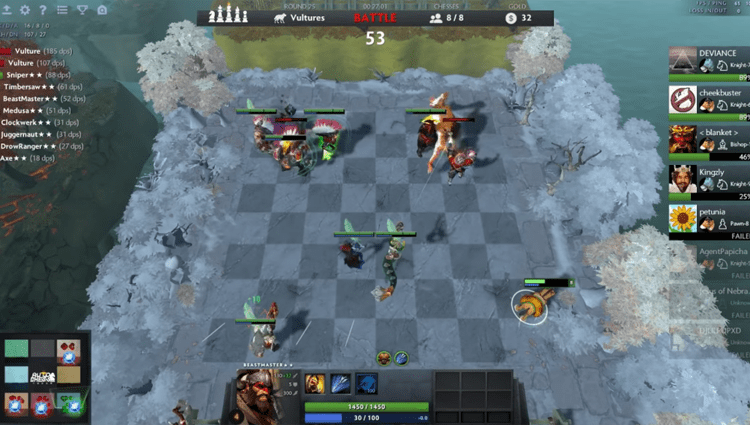Image resolution: width=750 pixels, height=425 pixels.
Task: Select Timbersaw in the damage list
Action: click(x=40, y=87)
